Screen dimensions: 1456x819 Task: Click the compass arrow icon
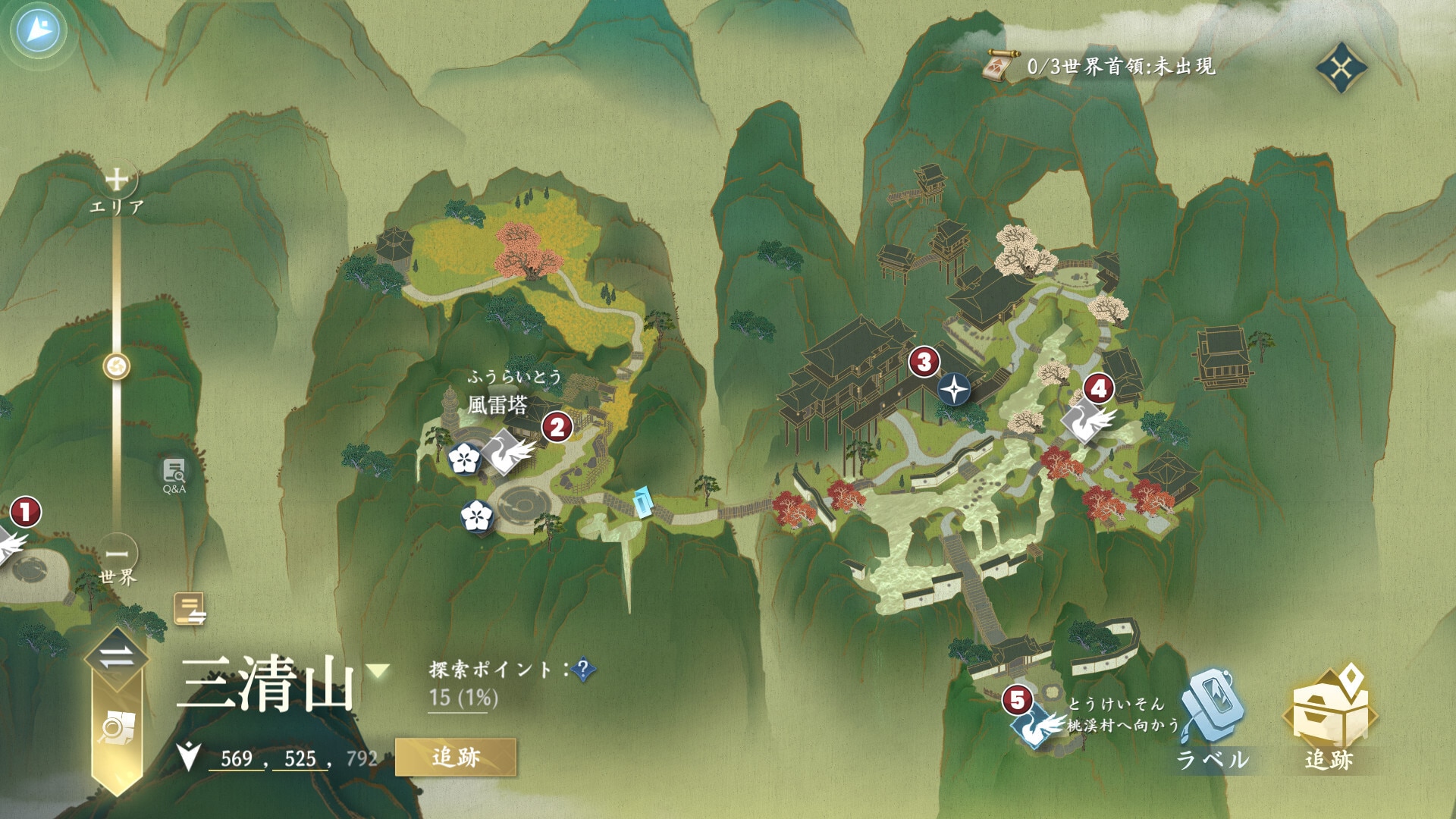(38, 30)
